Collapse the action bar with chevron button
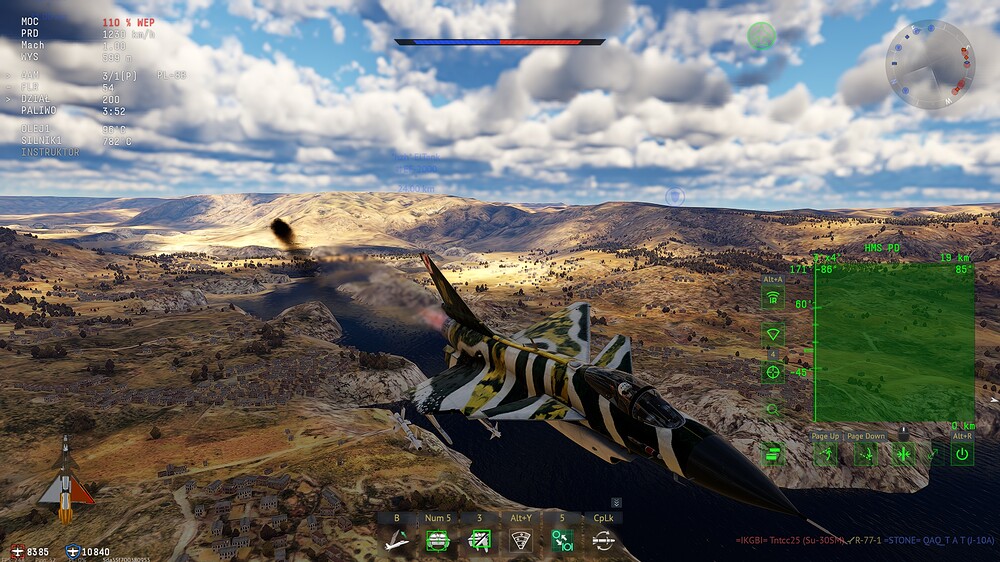 617,502
